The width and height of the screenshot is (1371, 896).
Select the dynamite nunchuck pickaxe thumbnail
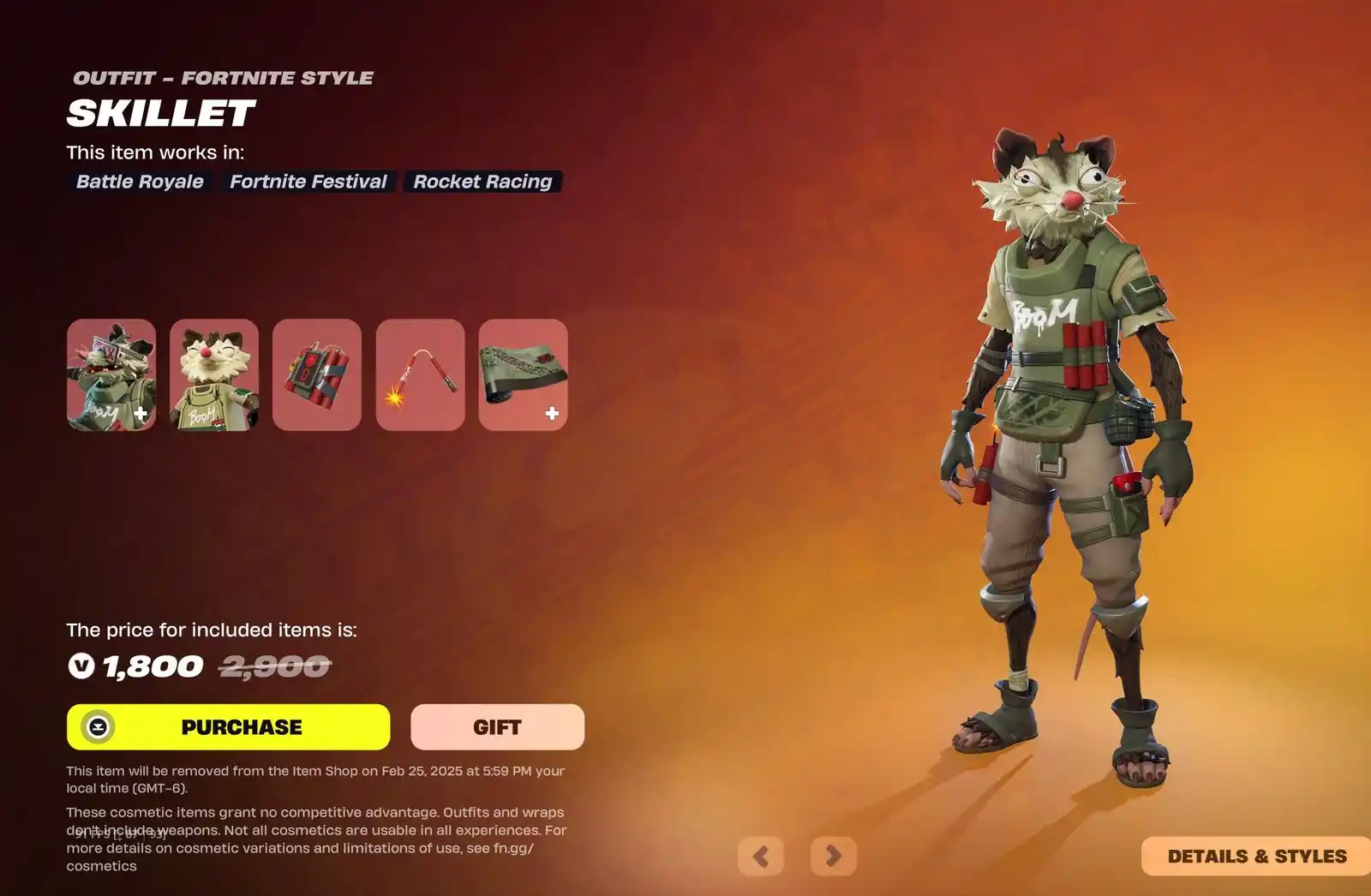[420, 375]
